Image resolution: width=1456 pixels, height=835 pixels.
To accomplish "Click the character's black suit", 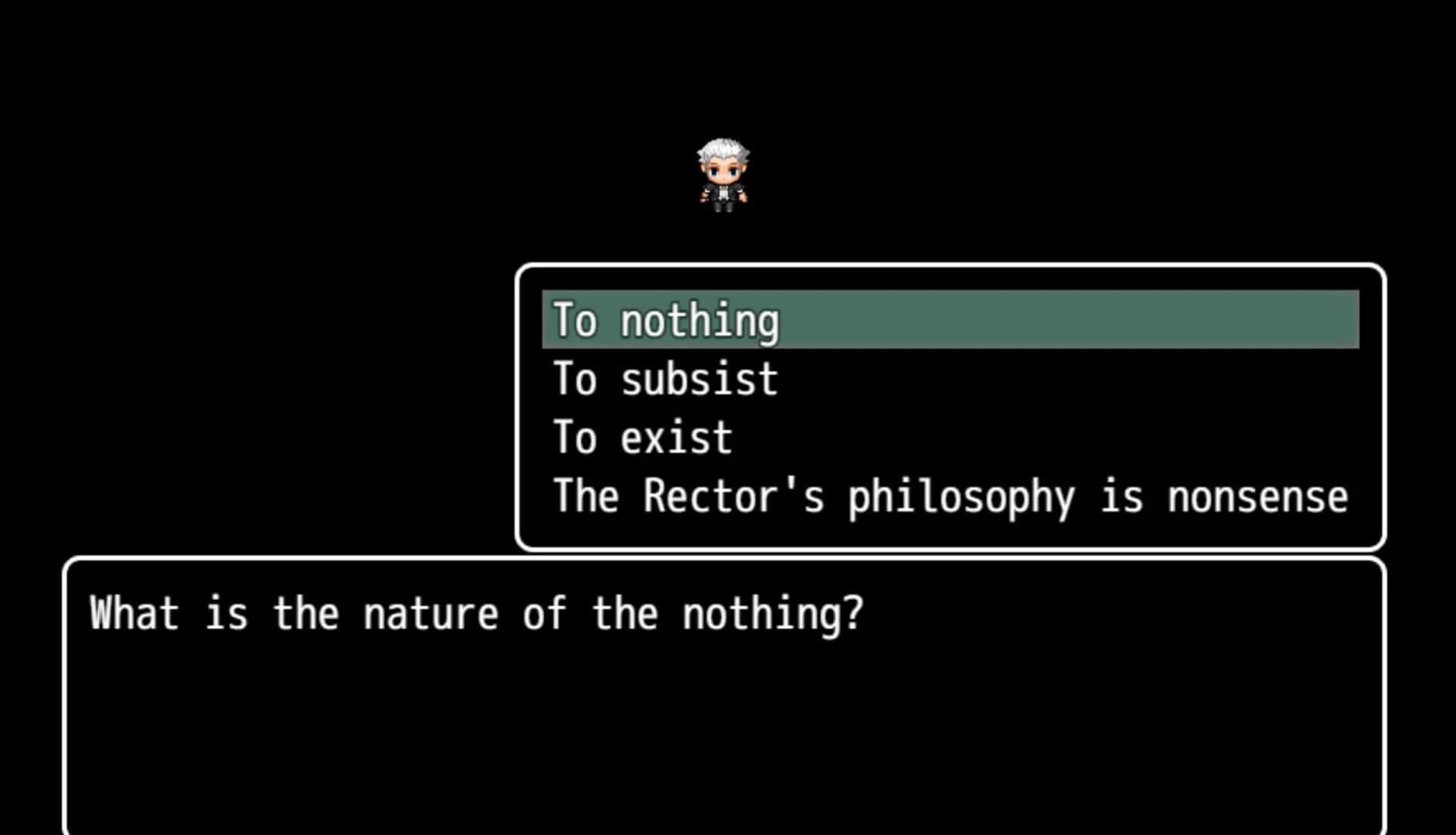I will [724, 193].
